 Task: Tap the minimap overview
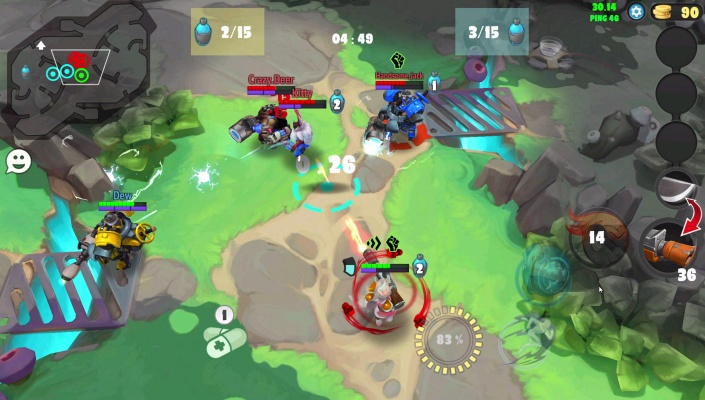[x=73, y=68]
